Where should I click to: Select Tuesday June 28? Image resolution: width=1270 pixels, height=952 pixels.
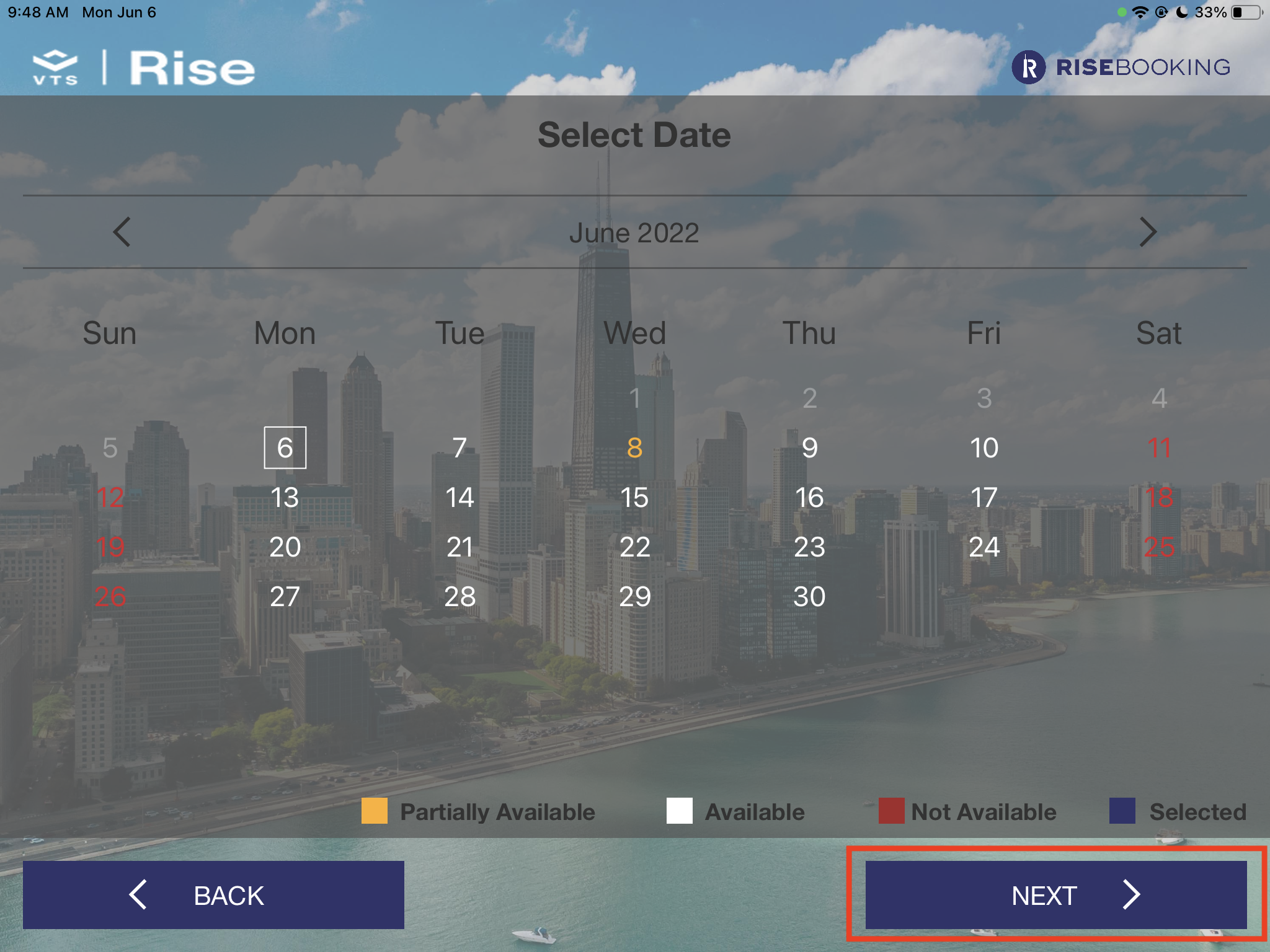click(x=460, y=596)
